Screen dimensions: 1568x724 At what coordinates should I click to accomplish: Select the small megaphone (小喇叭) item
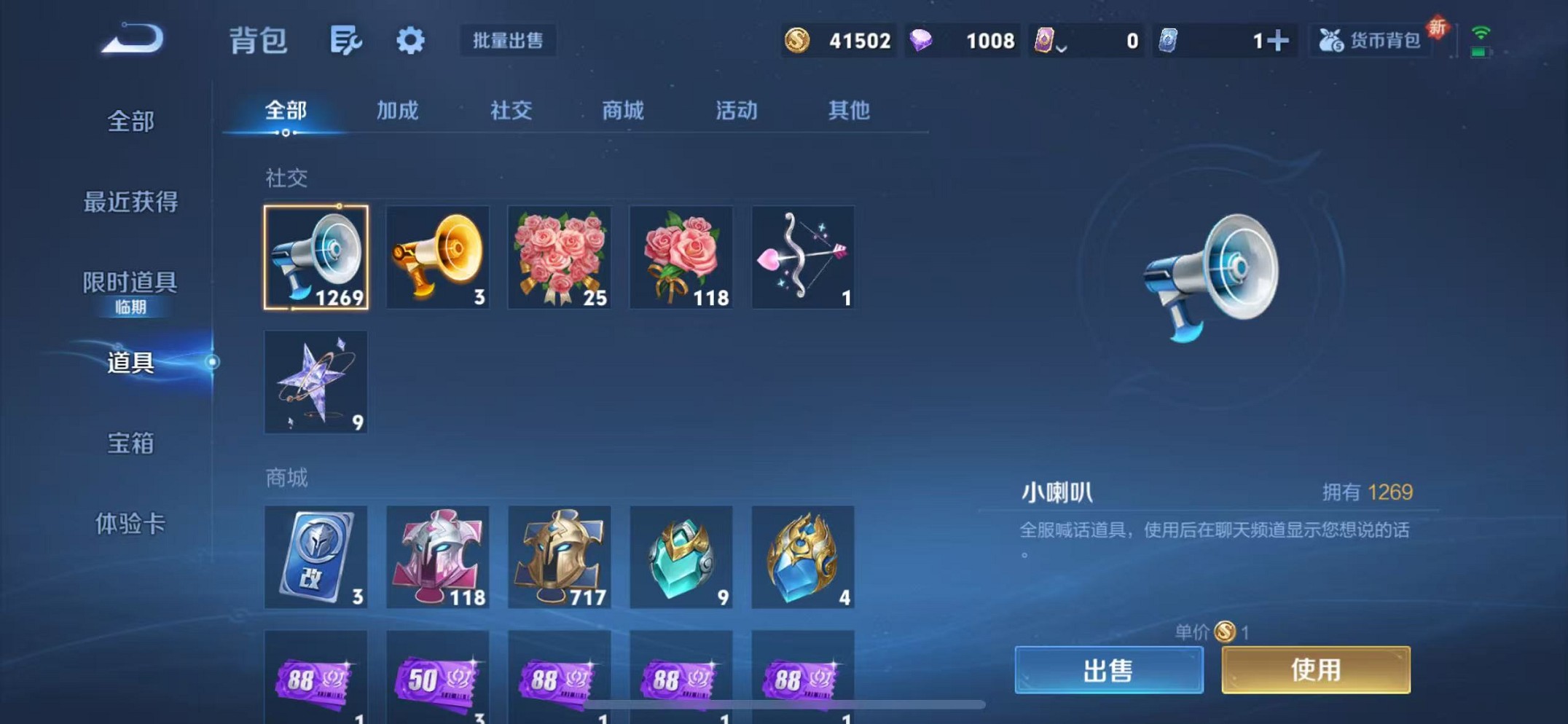click(316, 258)
